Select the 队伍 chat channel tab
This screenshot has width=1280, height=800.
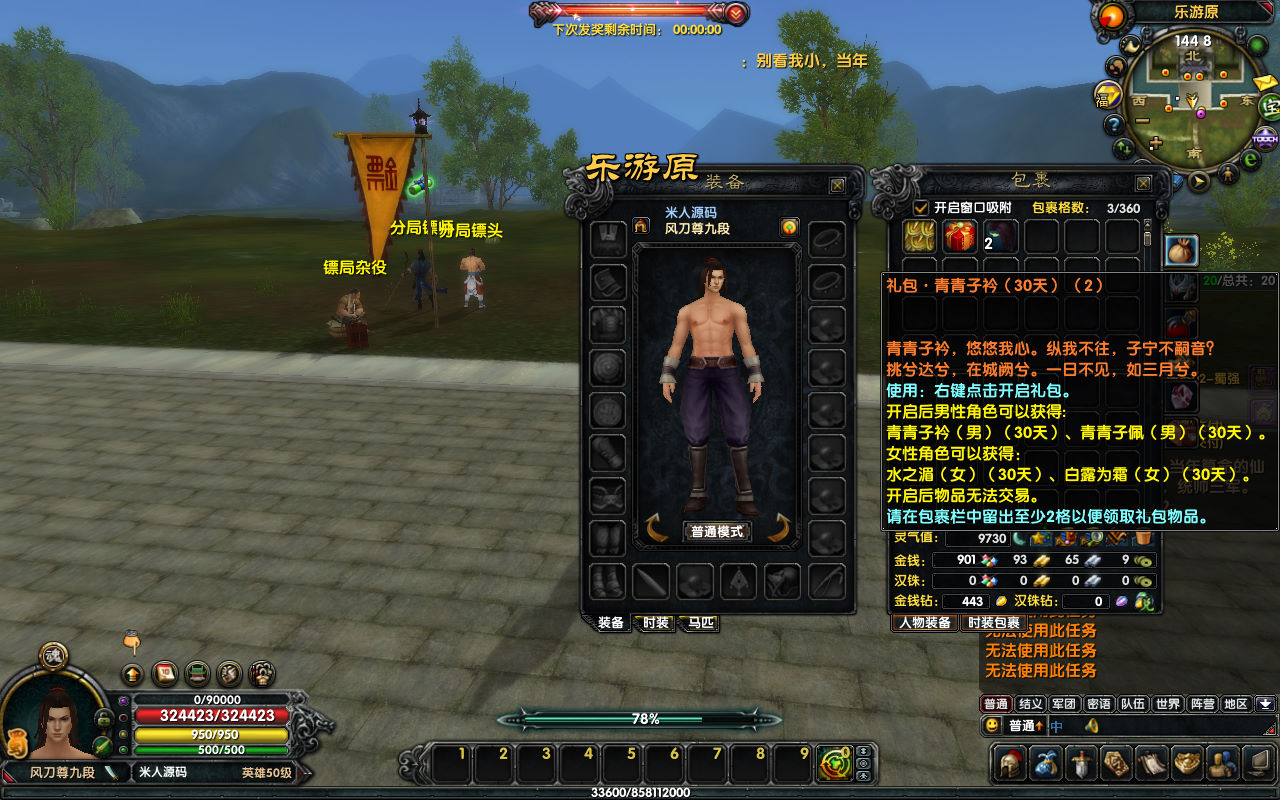click(1132, 704)
